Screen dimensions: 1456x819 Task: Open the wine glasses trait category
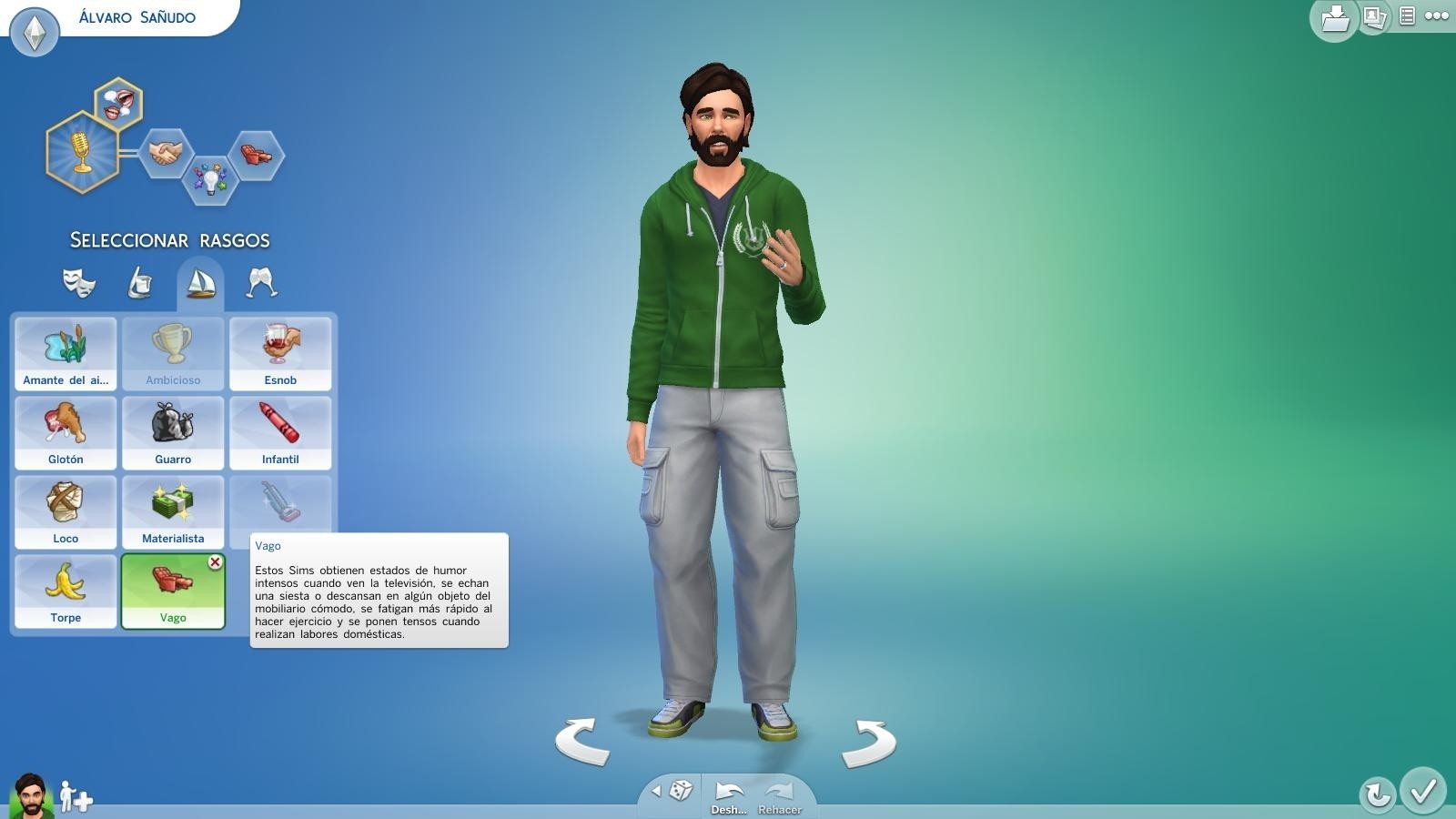pyautogui.click(x=260, y=283)
